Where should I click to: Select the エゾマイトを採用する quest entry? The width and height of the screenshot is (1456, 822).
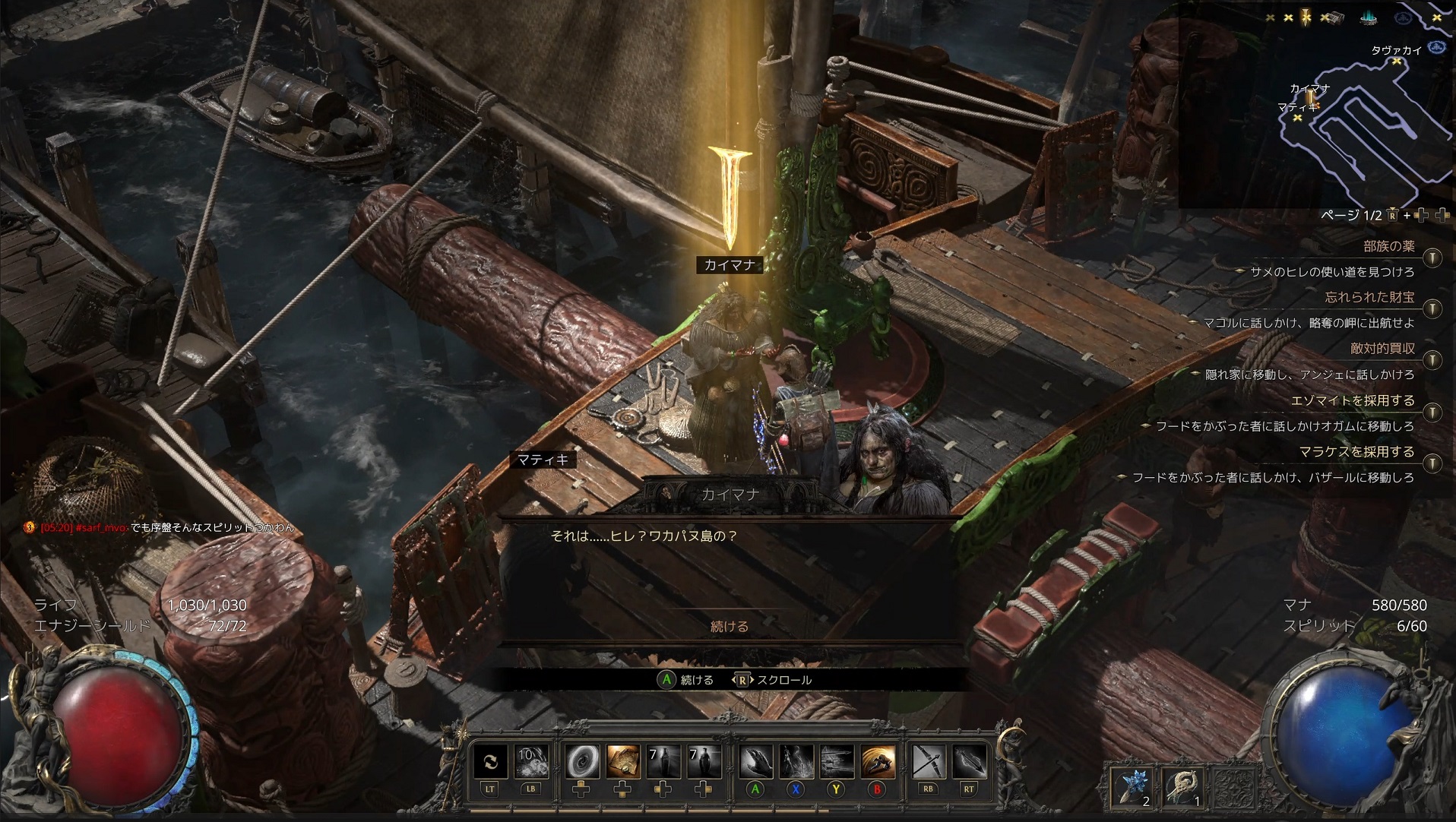pyautogui.click(x=1352, y=400)
